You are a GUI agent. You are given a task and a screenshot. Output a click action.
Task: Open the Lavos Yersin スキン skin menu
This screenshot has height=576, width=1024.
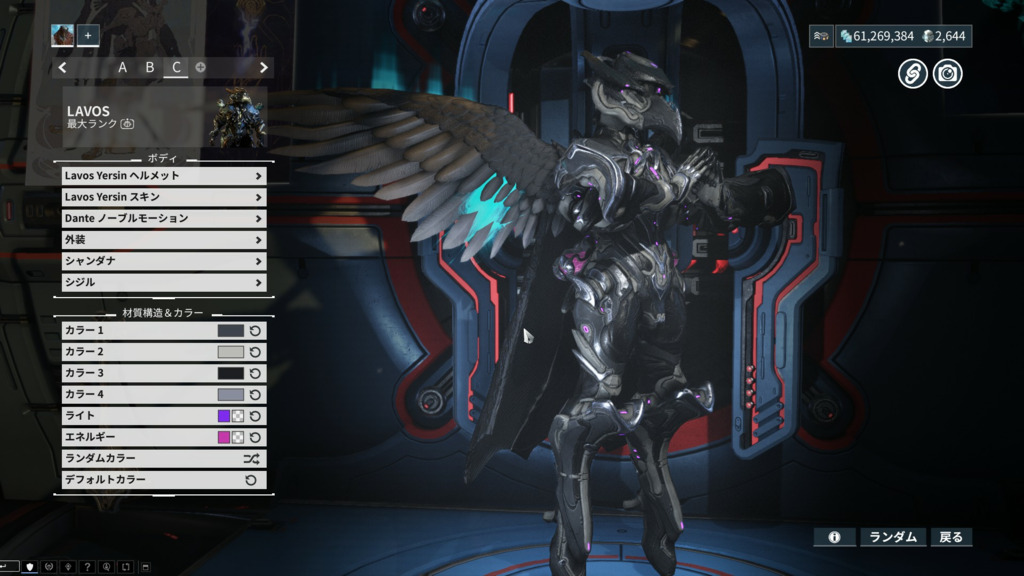click(163, 197)
